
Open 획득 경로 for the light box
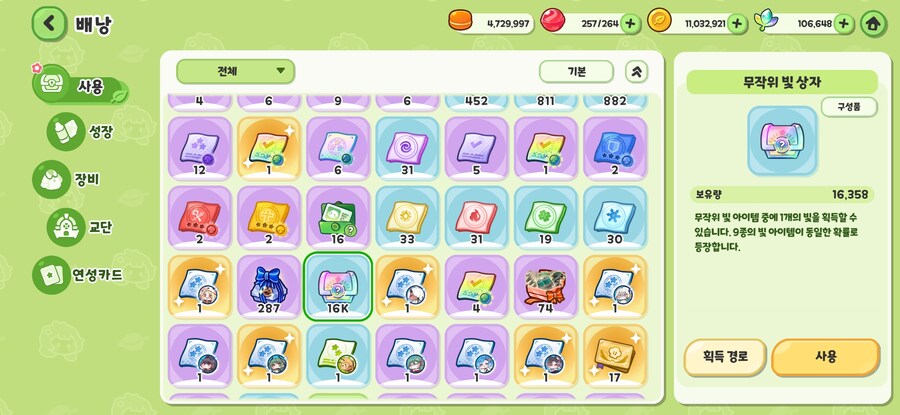(x=724, y=355)
